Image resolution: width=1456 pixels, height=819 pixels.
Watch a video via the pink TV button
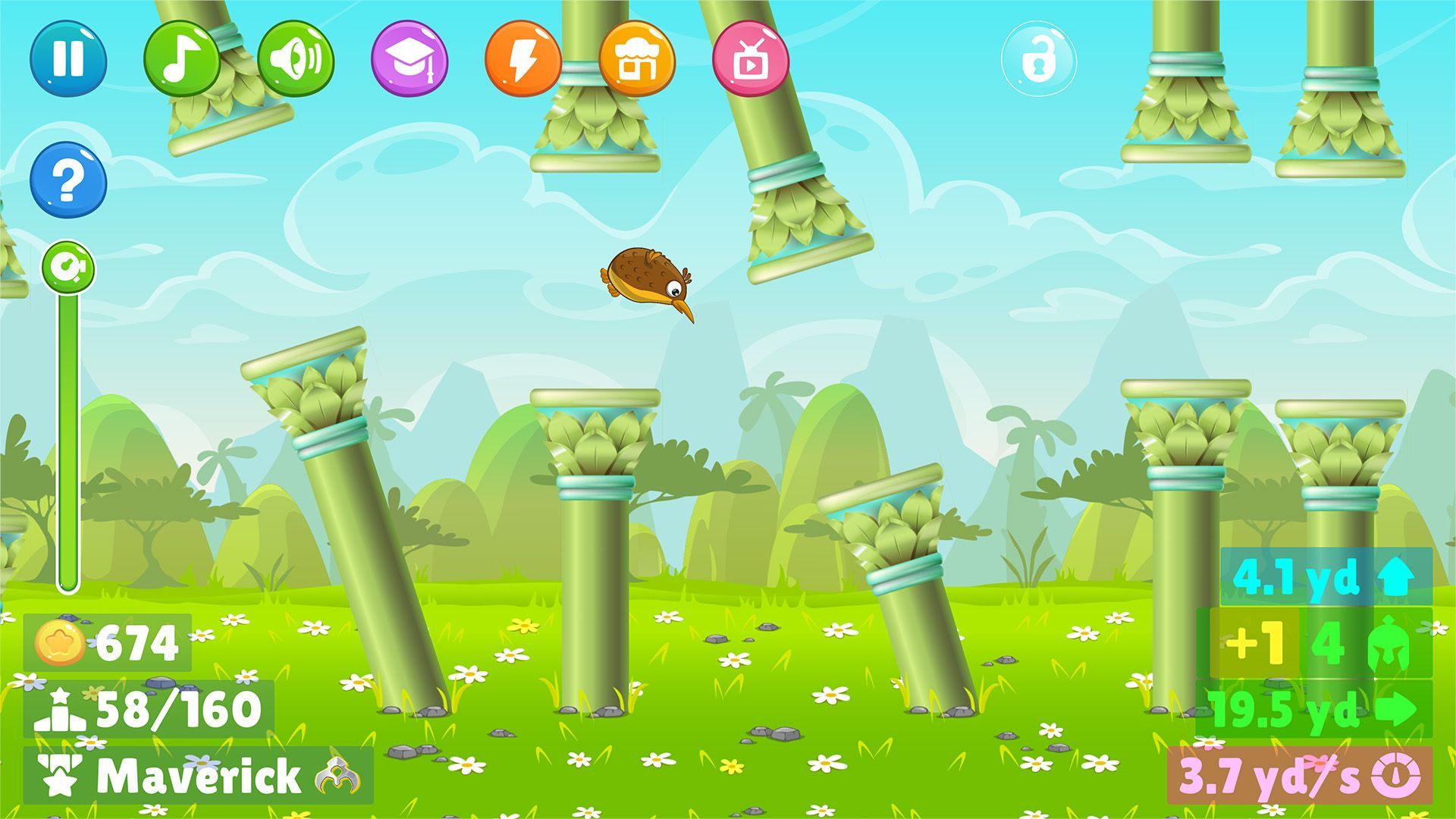[751, 59]
